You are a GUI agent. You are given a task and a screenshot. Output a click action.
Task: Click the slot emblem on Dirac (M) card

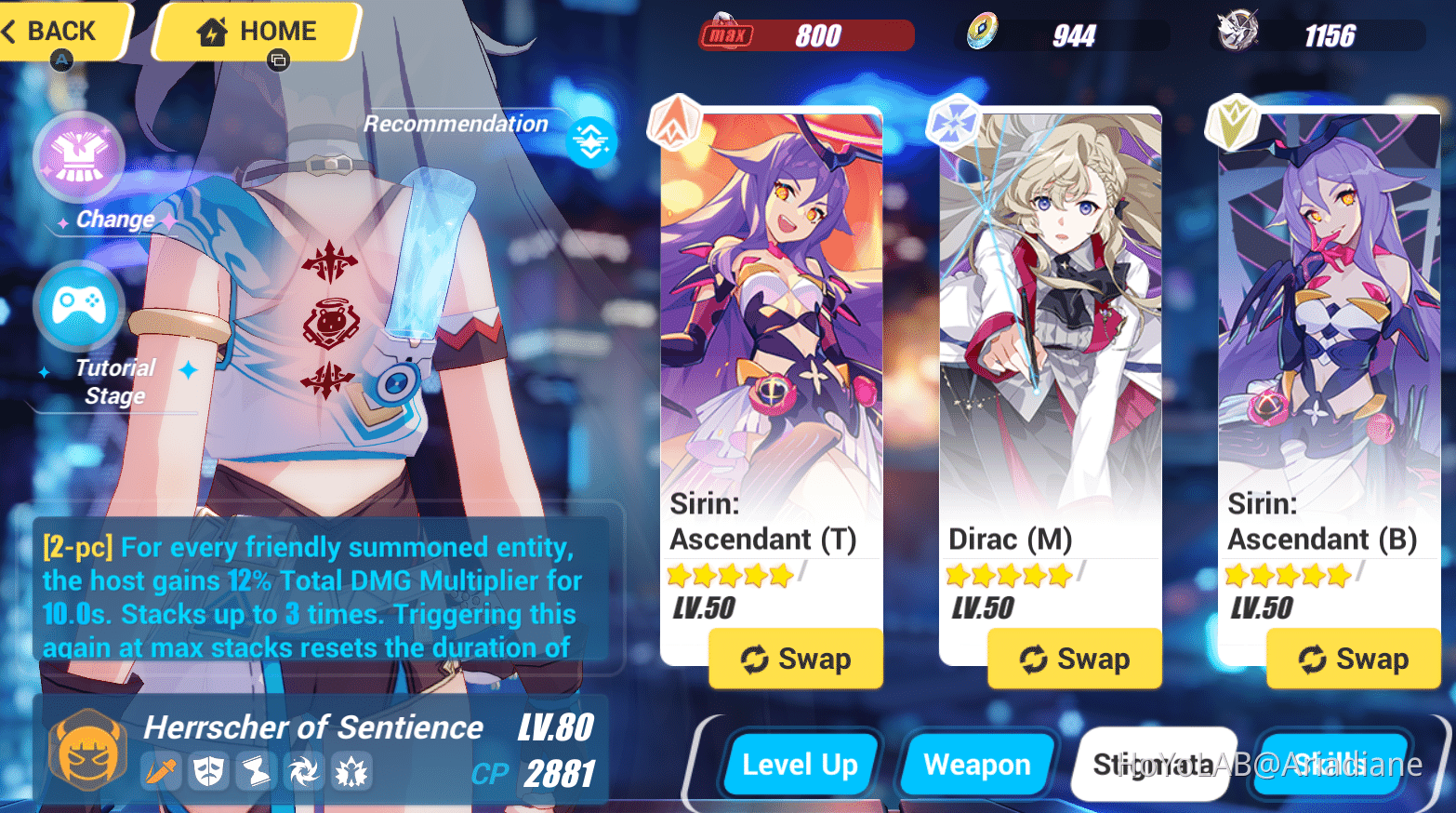(x=953, y=122)
